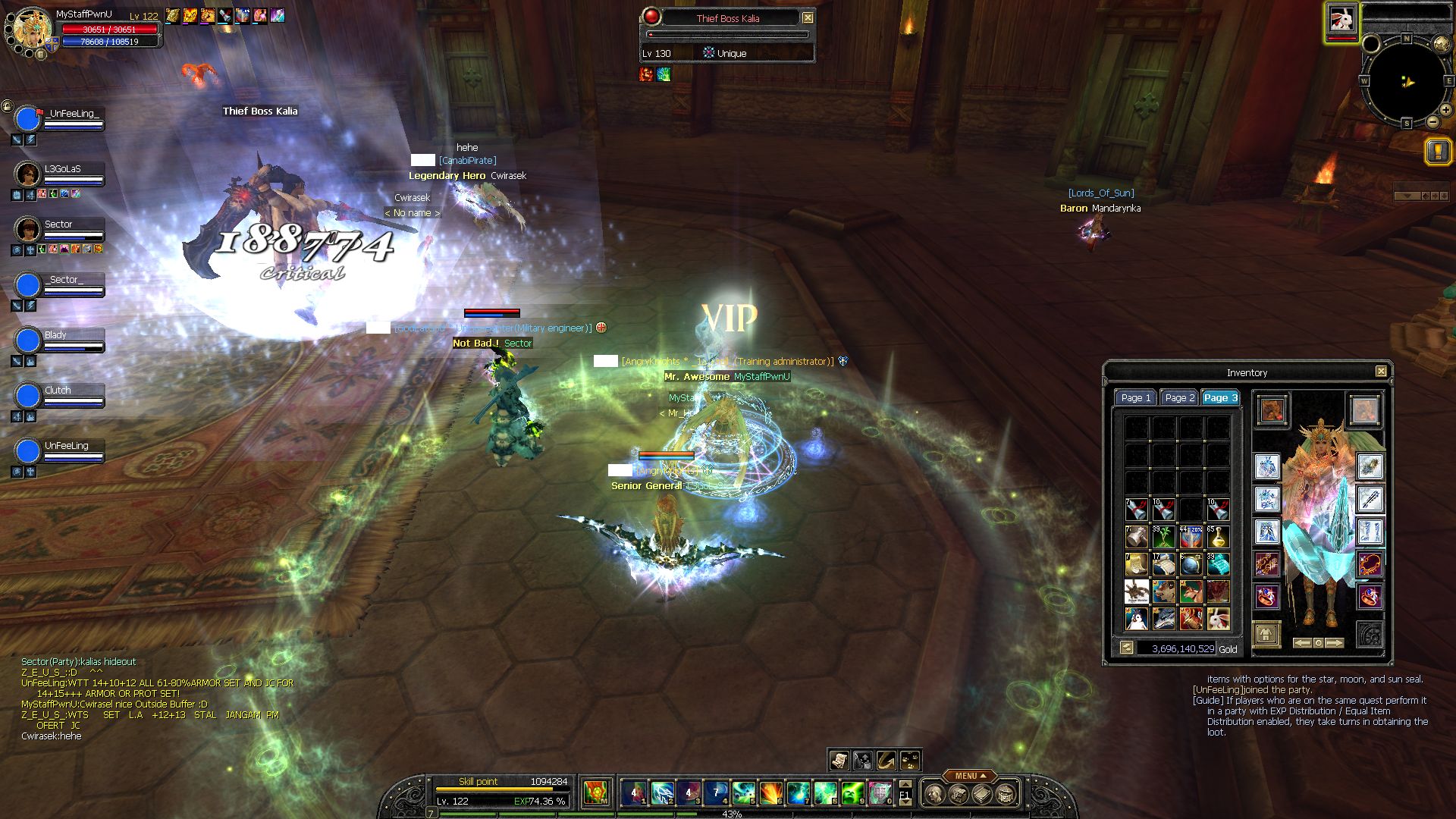The height and width of the screenshot is (819, 1456).
Task: Rotate character preview with the right arrow
Action: click(1335, 643)
